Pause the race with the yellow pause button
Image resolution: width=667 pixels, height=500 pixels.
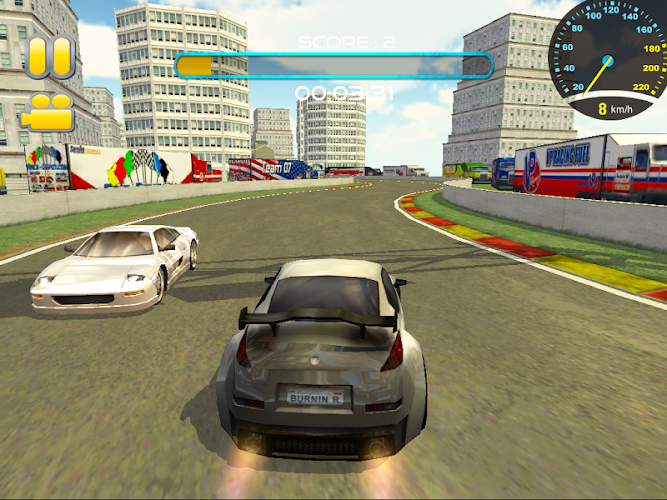50,57
